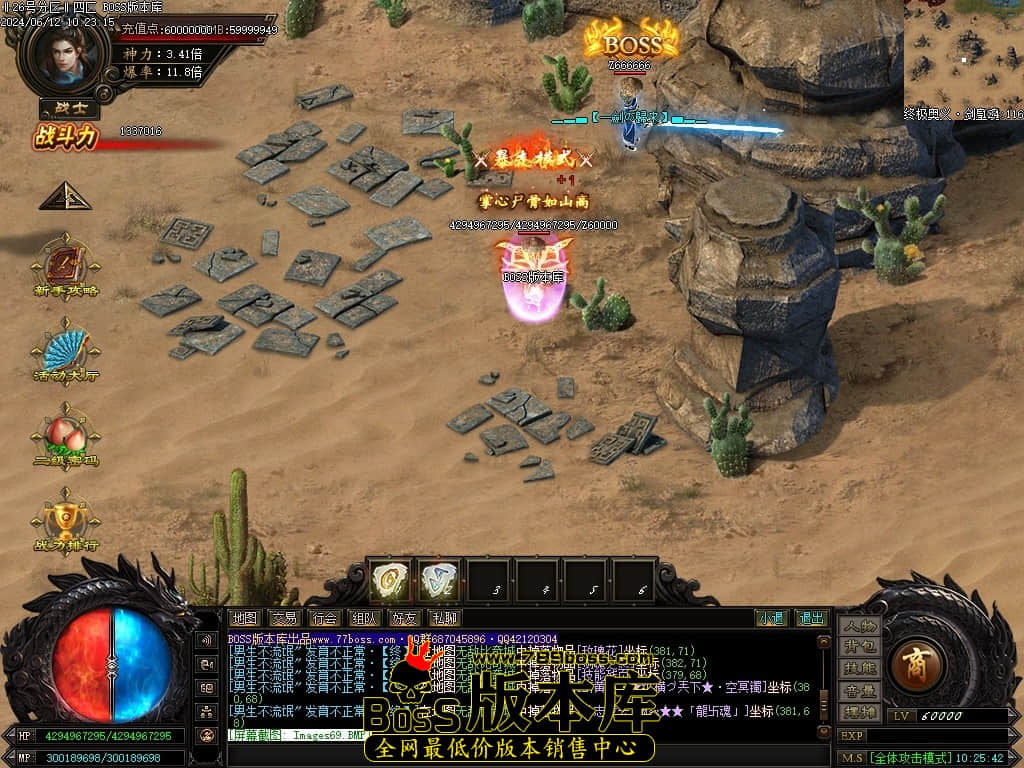Open the 人物 character panel
Screen dimensions: 1024x768
point(859,626)
